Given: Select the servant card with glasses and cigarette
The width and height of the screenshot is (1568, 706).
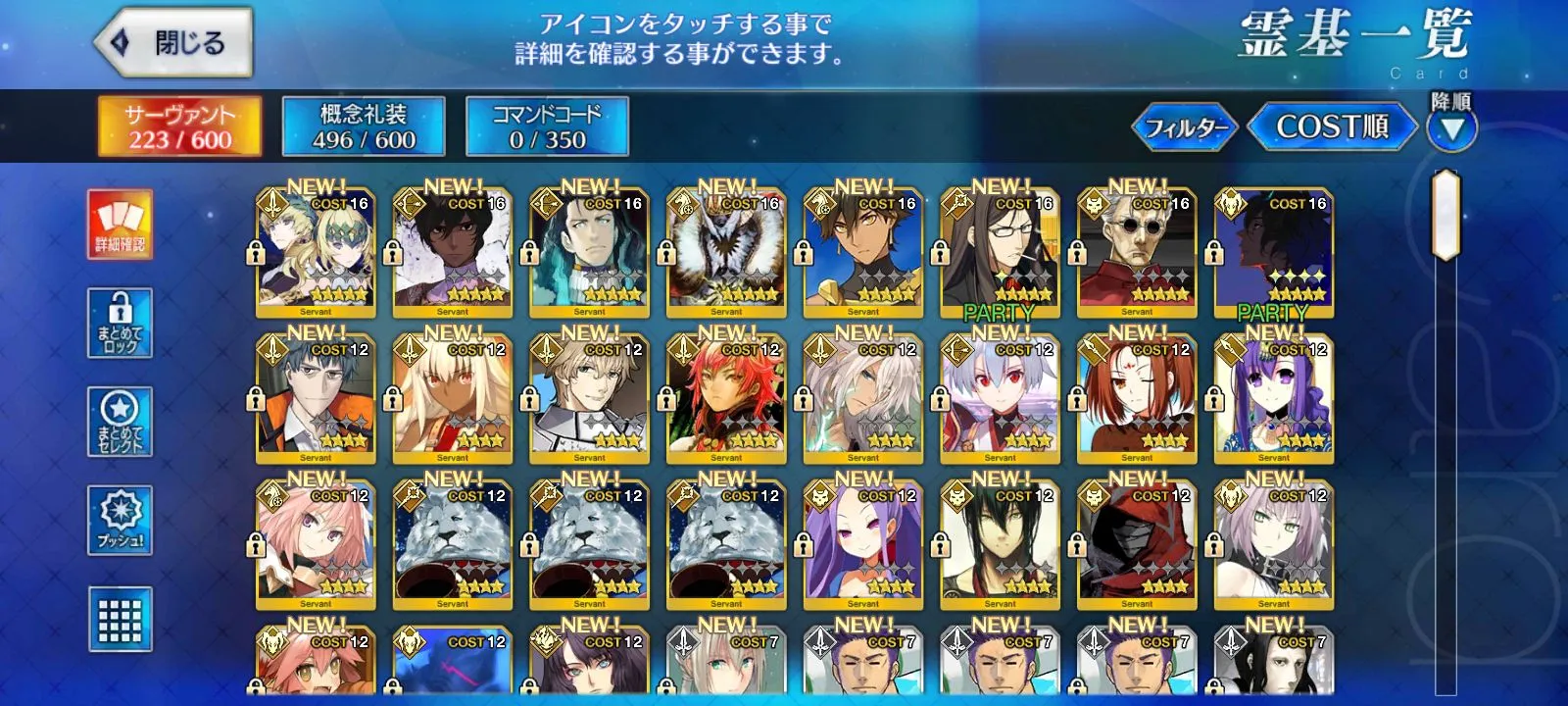Looking at the screenshot, I should [1000, 255].
